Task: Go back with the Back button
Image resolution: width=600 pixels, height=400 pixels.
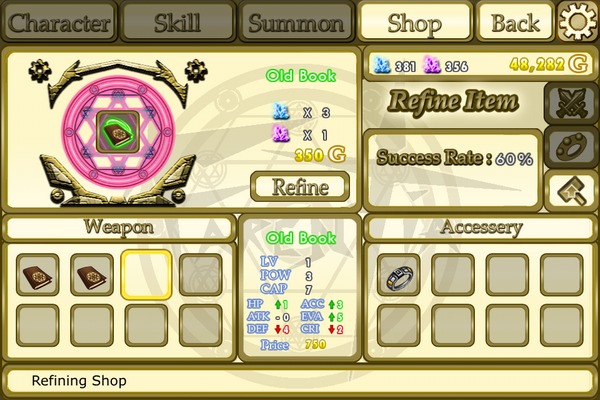Action: click(x=516, y=22)
